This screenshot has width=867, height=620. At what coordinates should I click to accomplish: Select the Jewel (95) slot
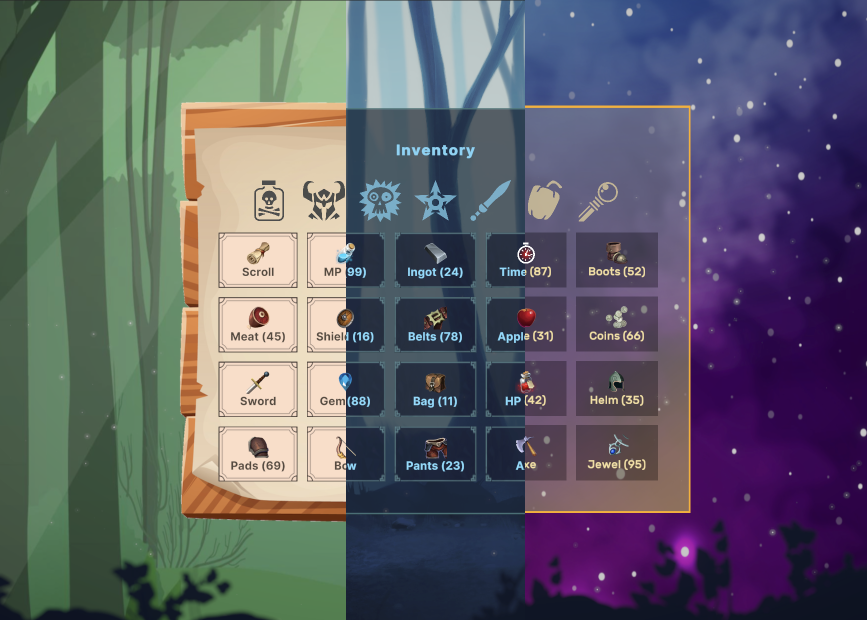point(617,454)
